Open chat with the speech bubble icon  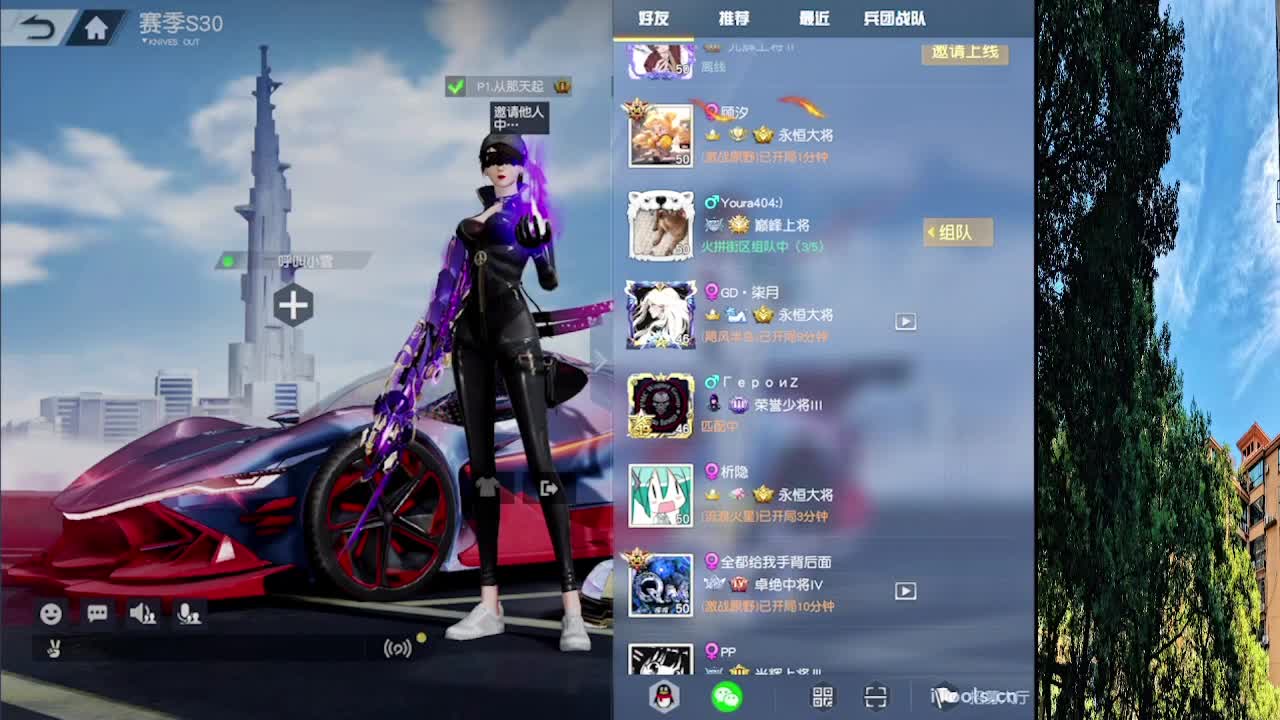(x=96, y=614)
